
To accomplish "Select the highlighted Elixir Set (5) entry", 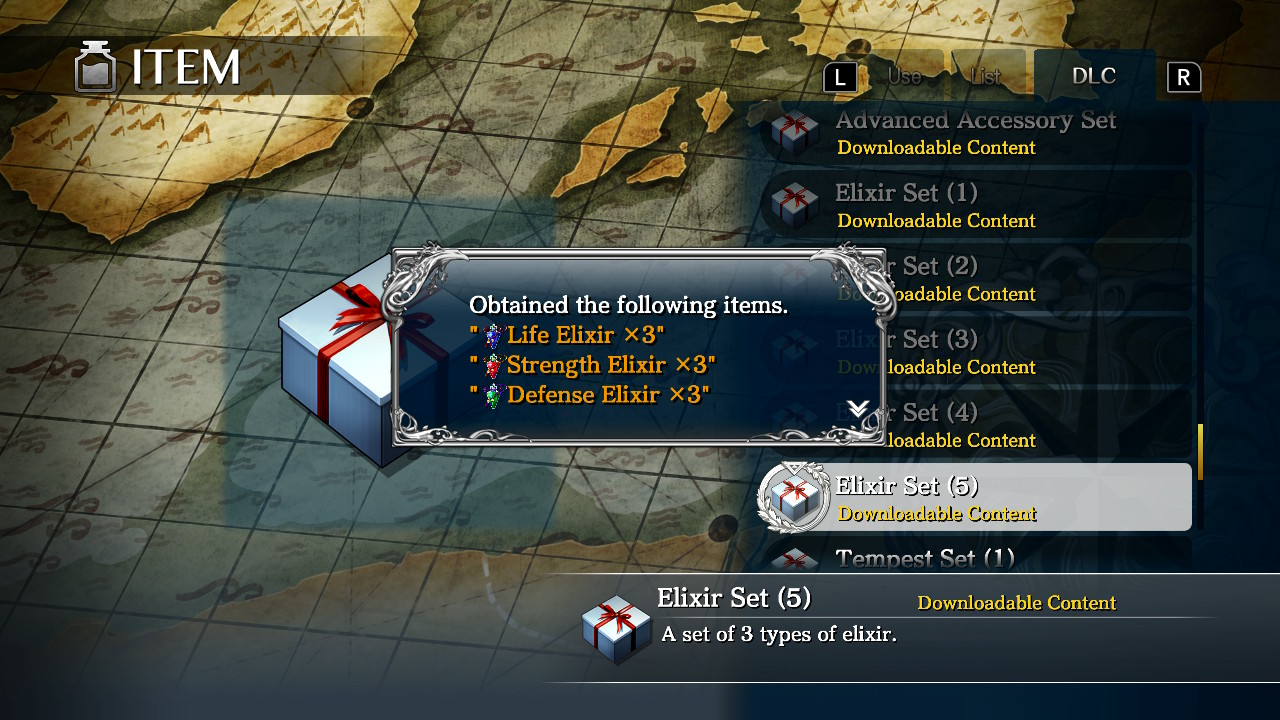I will click(x=960, y=497).
